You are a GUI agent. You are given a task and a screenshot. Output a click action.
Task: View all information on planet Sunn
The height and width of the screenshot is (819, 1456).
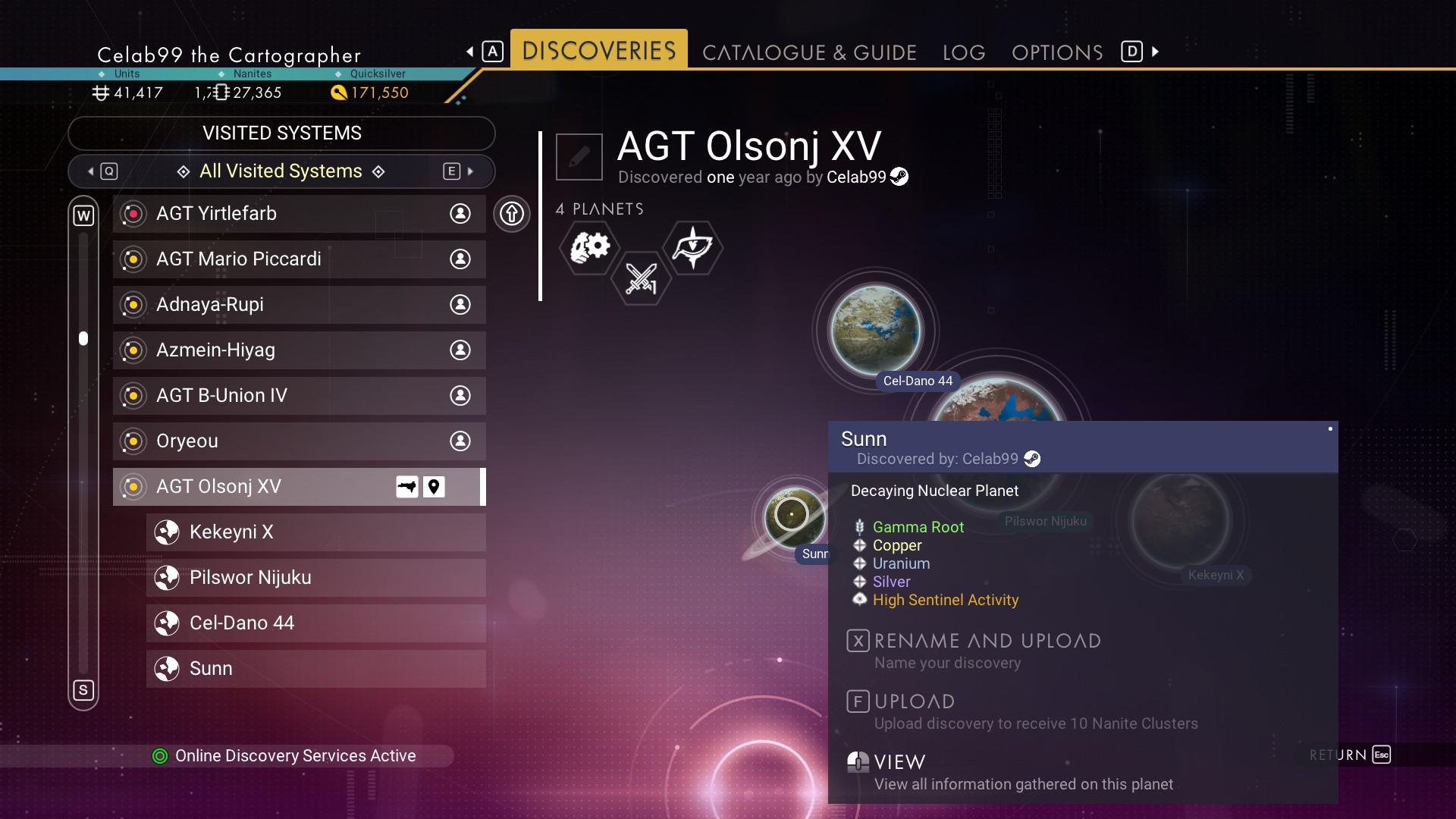pos(899,762)
